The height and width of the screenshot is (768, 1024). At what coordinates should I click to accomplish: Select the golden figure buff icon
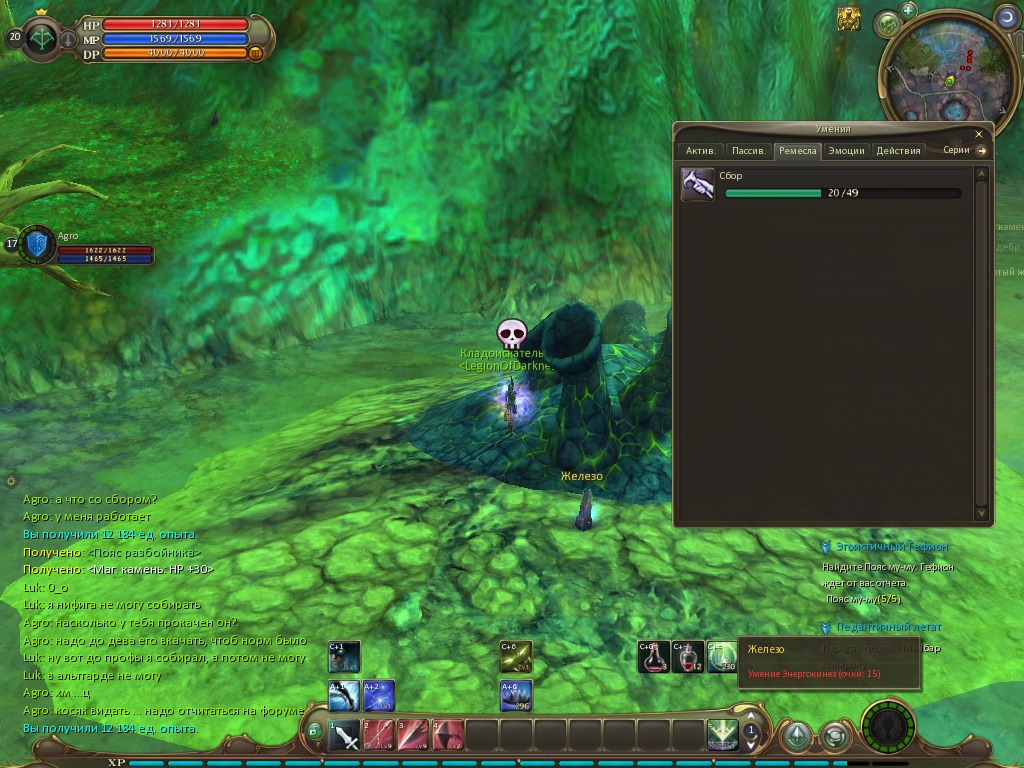(849, 18)
